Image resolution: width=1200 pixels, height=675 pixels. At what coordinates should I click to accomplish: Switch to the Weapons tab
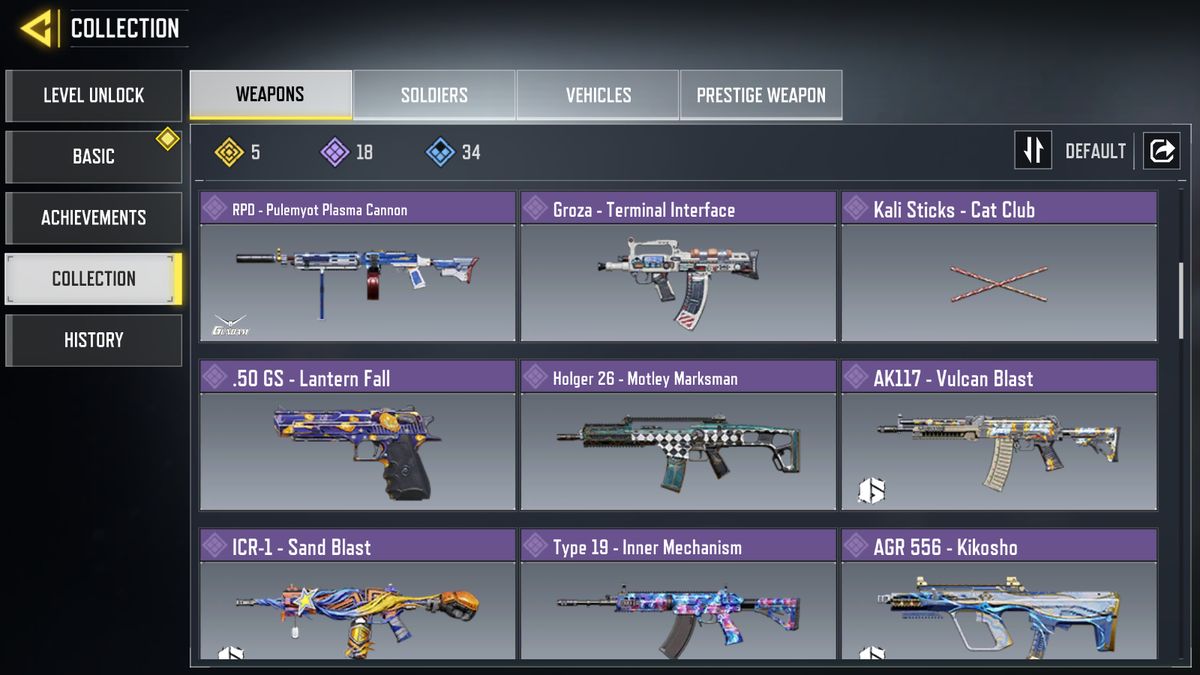[x=270, y=95]
